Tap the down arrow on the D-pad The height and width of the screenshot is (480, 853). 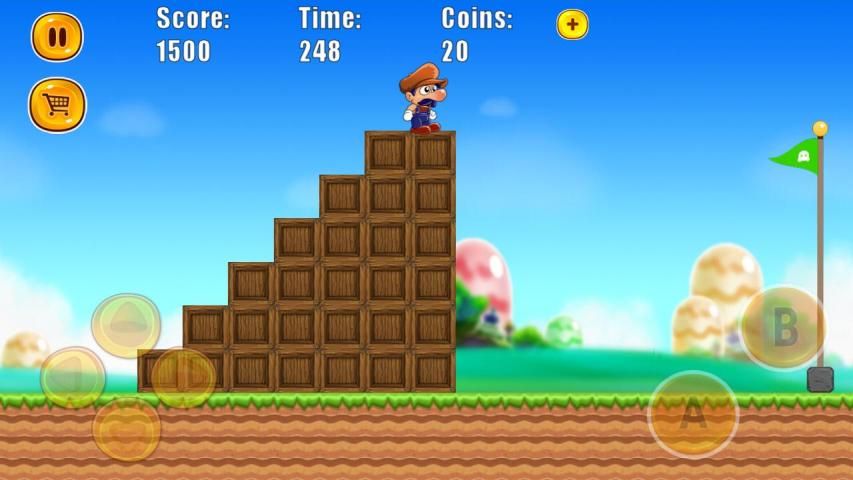pos(126,428)
